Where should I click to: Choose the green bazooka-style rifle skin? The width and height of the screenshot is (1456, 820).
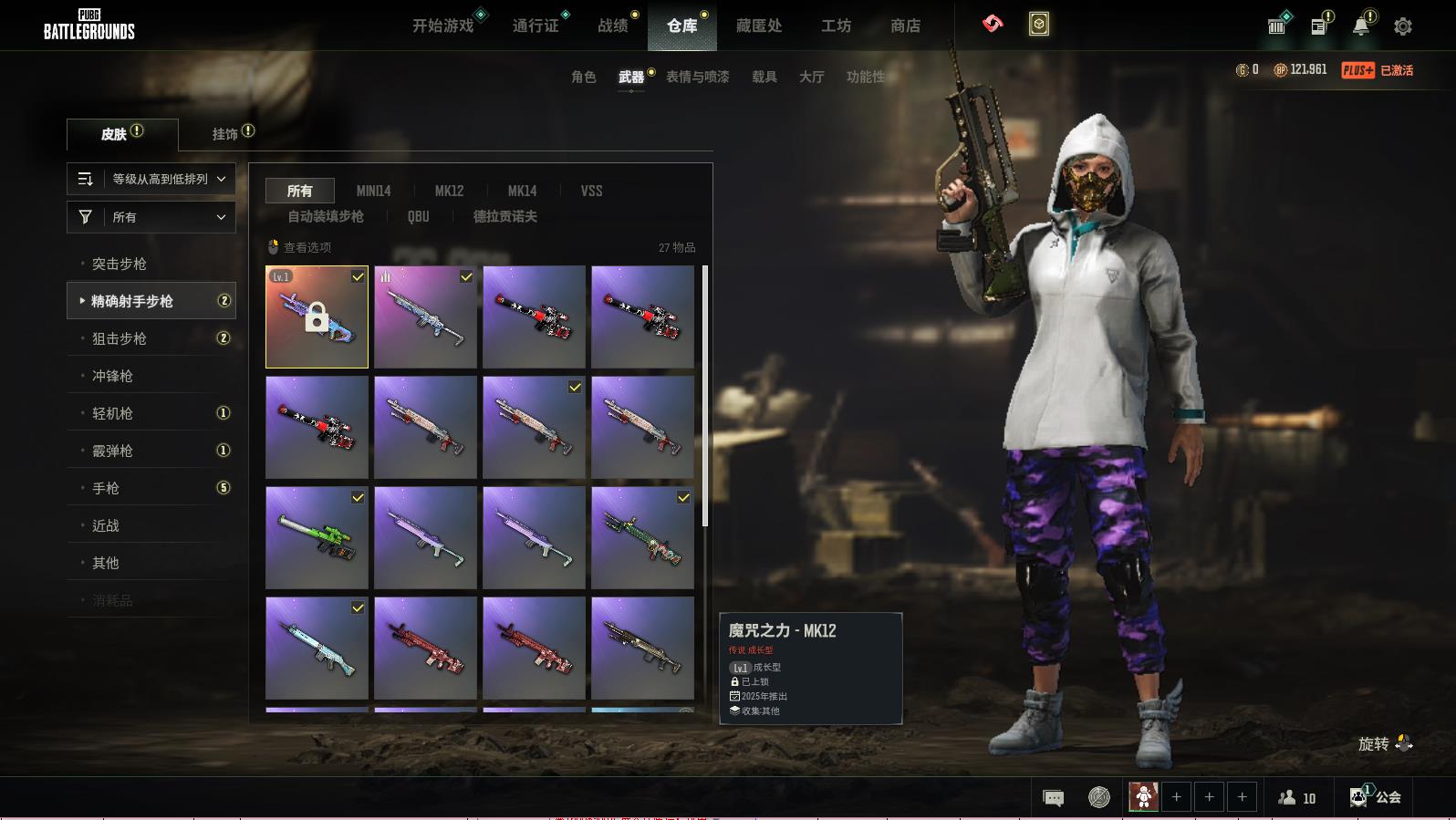tap(317, 537)
